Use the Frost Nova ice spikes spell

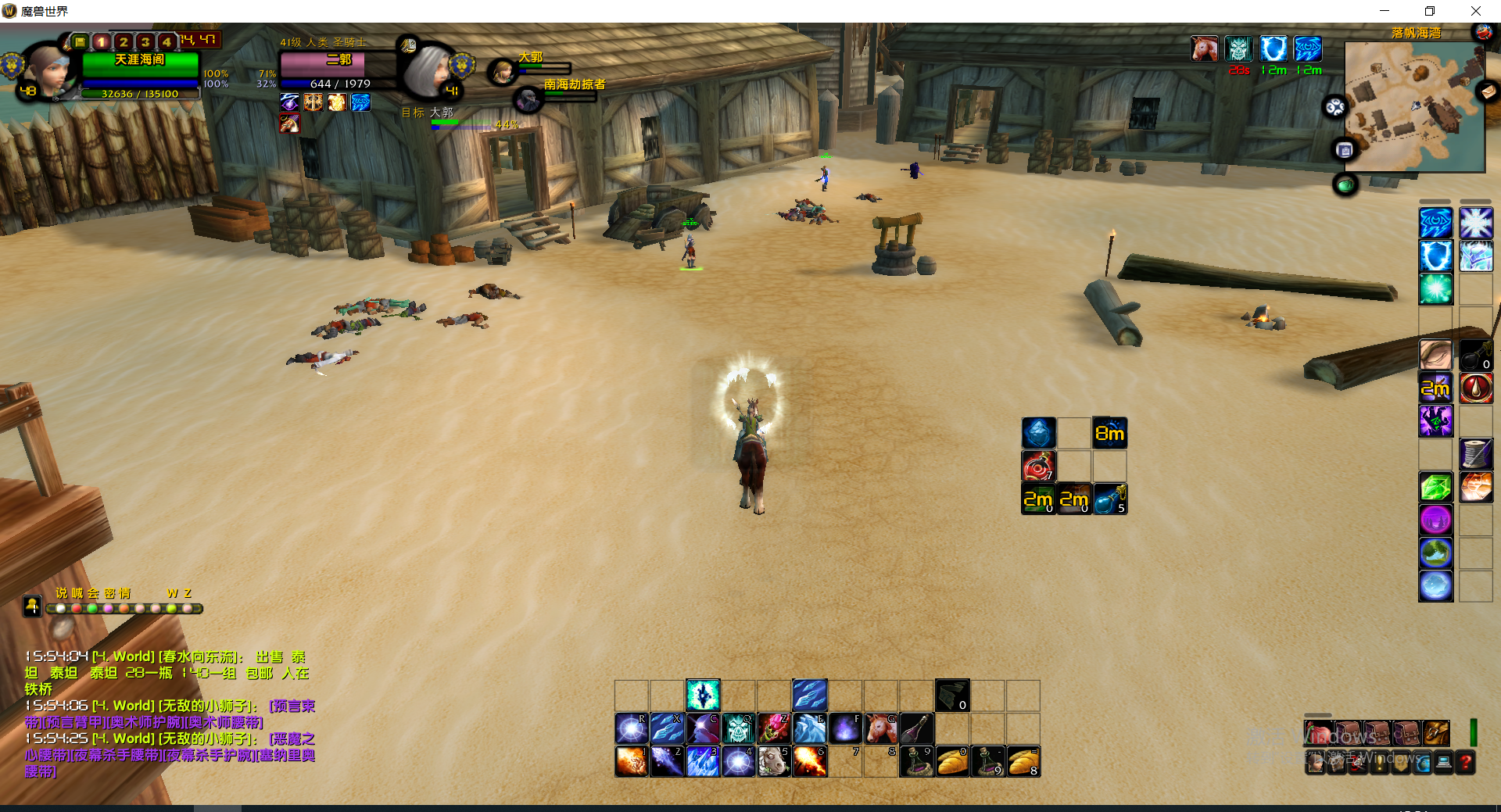pyautogui.click(x=702, y=761)
